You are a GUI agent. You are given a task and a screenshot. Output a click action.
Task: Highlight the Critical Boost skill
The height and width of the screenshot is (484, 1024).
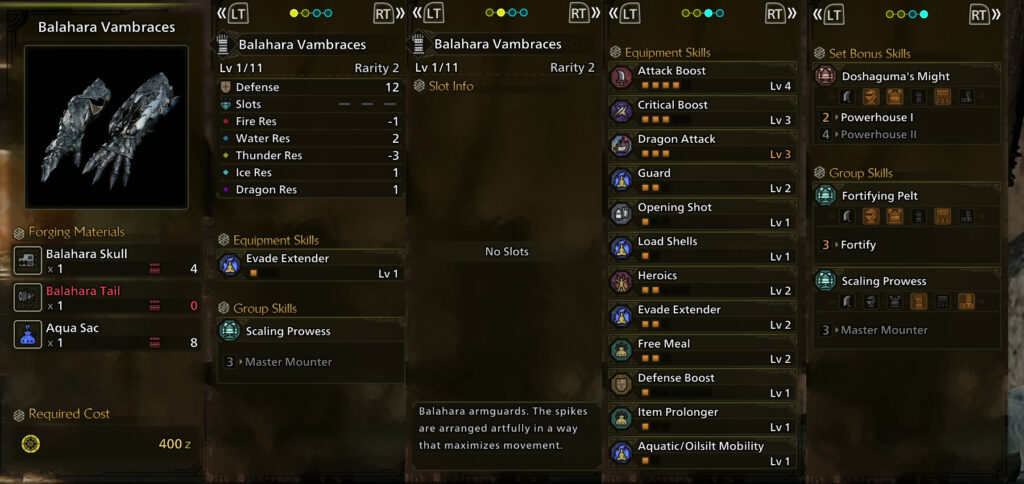(x=703, y=112)
